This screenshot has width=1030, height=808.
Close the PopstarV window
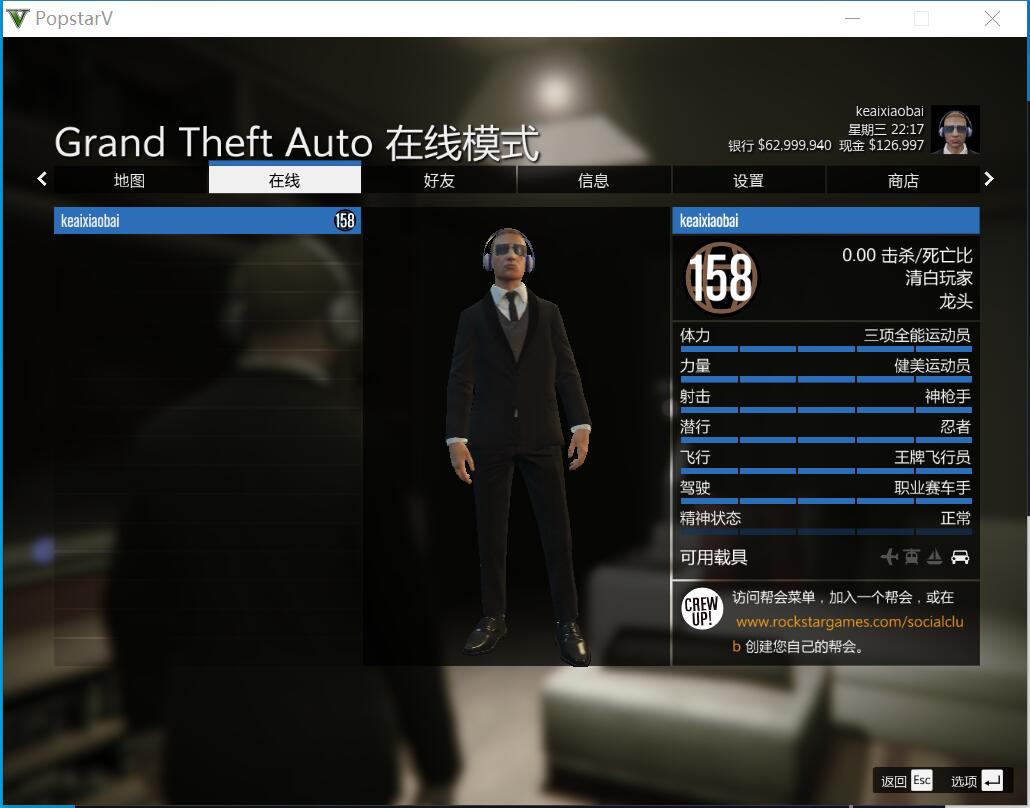[x=992, y=19]
